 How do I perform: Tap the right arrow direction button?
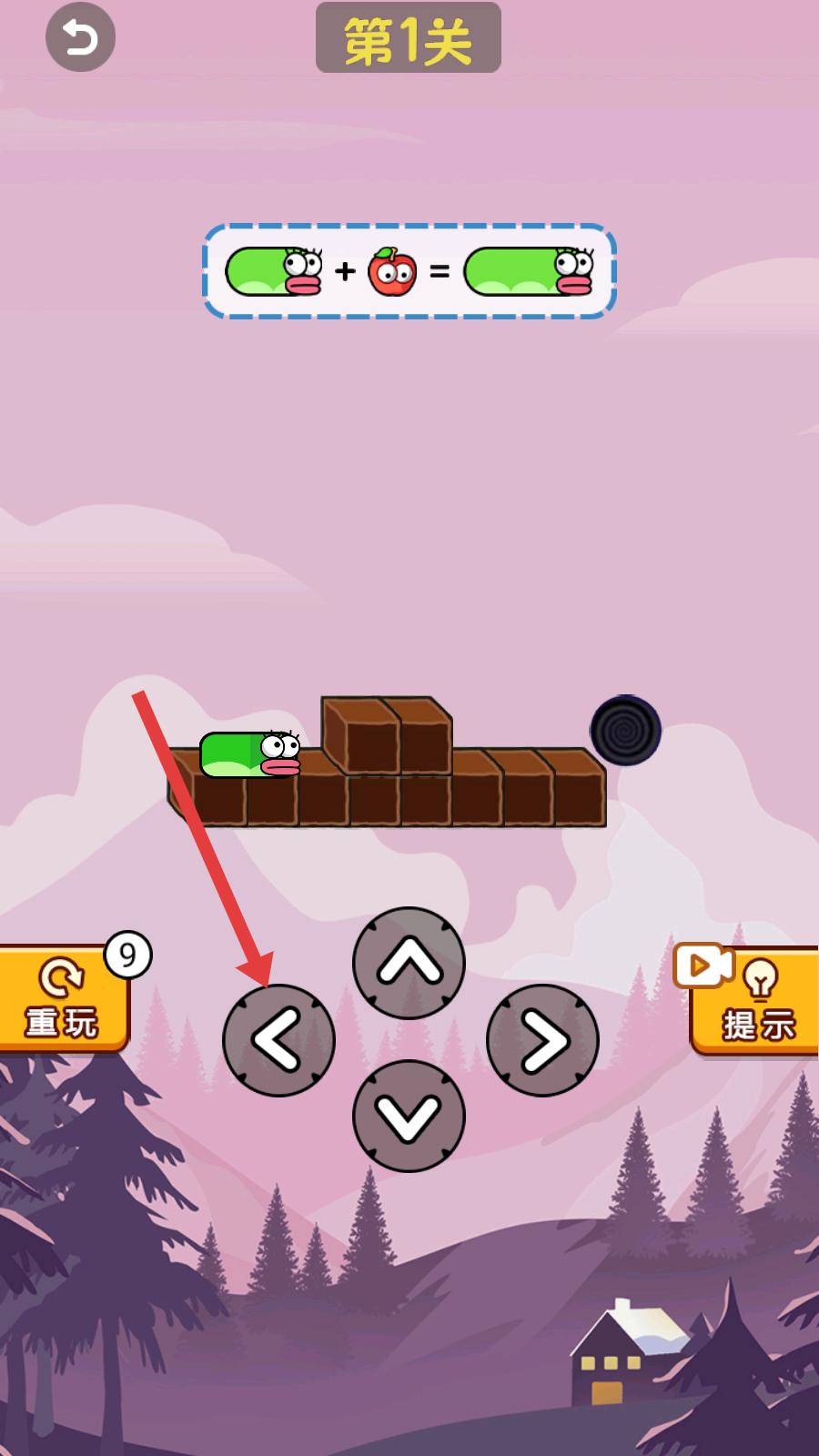point(542,1040)
